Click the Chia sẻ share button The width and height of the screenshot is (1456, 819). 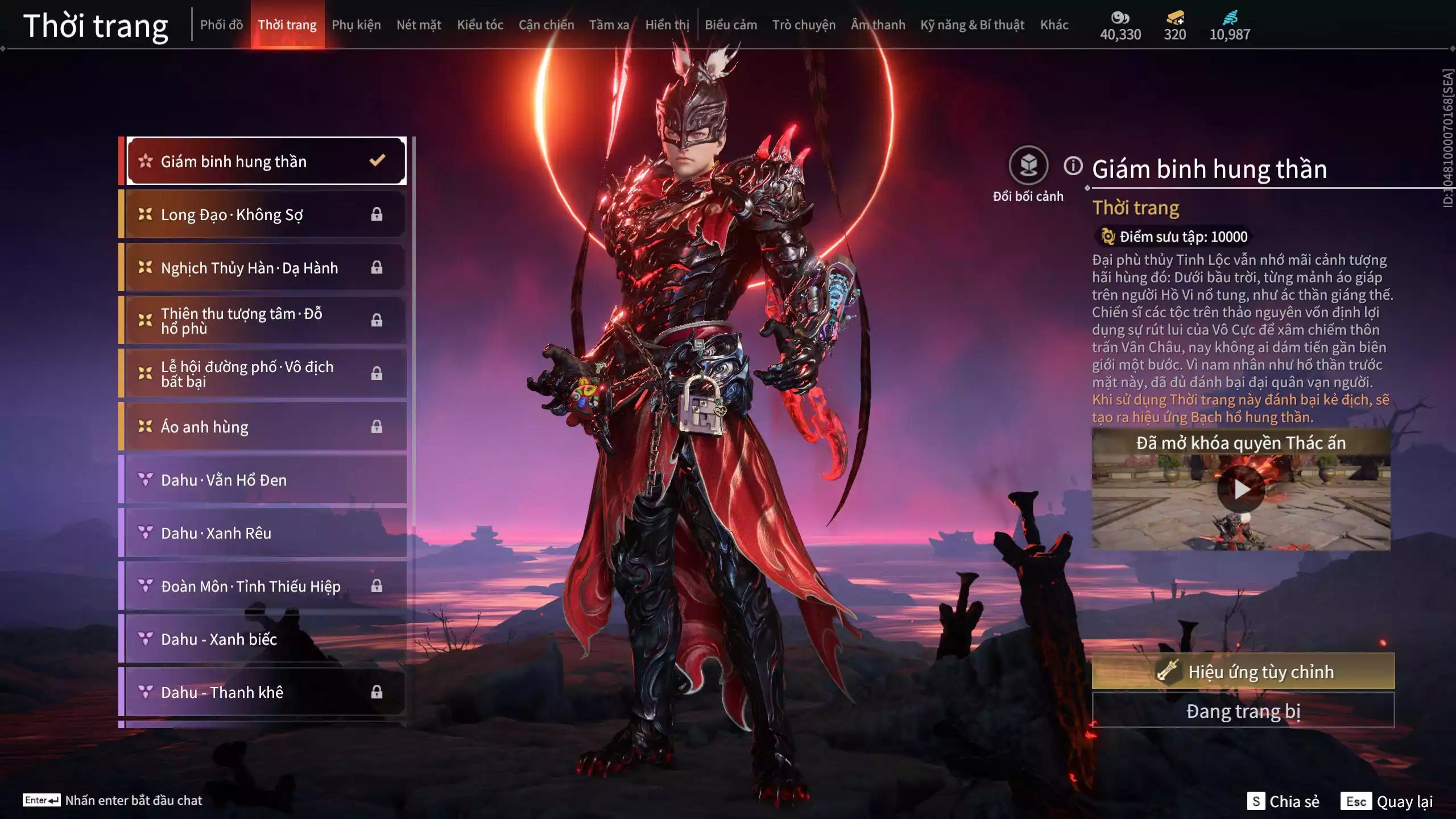click(x=1283, y=801)
